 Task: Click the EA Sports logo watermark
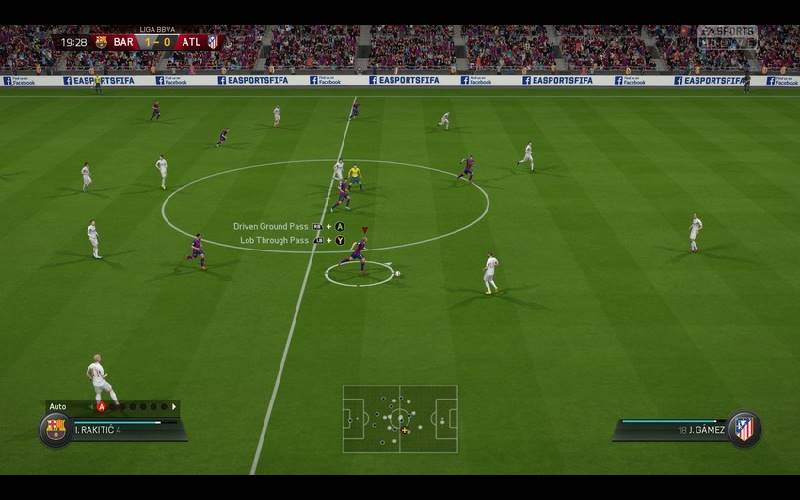(727, 37)
